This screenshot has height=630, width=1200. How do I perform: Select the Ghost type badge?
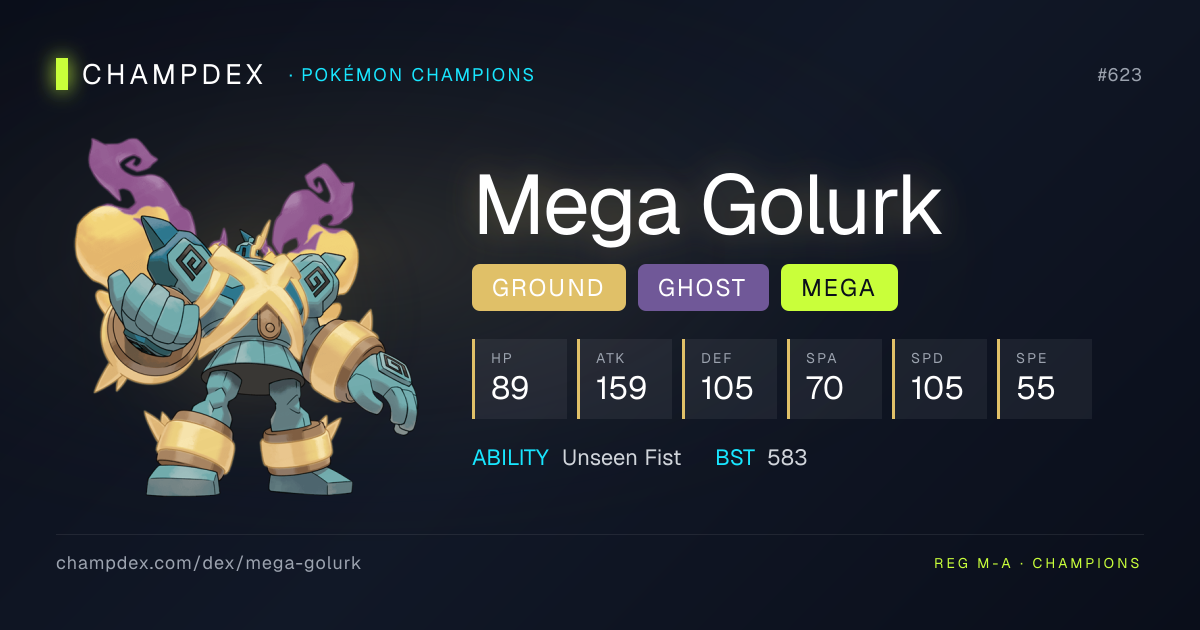pyautogui.click(x=702, y=288)
